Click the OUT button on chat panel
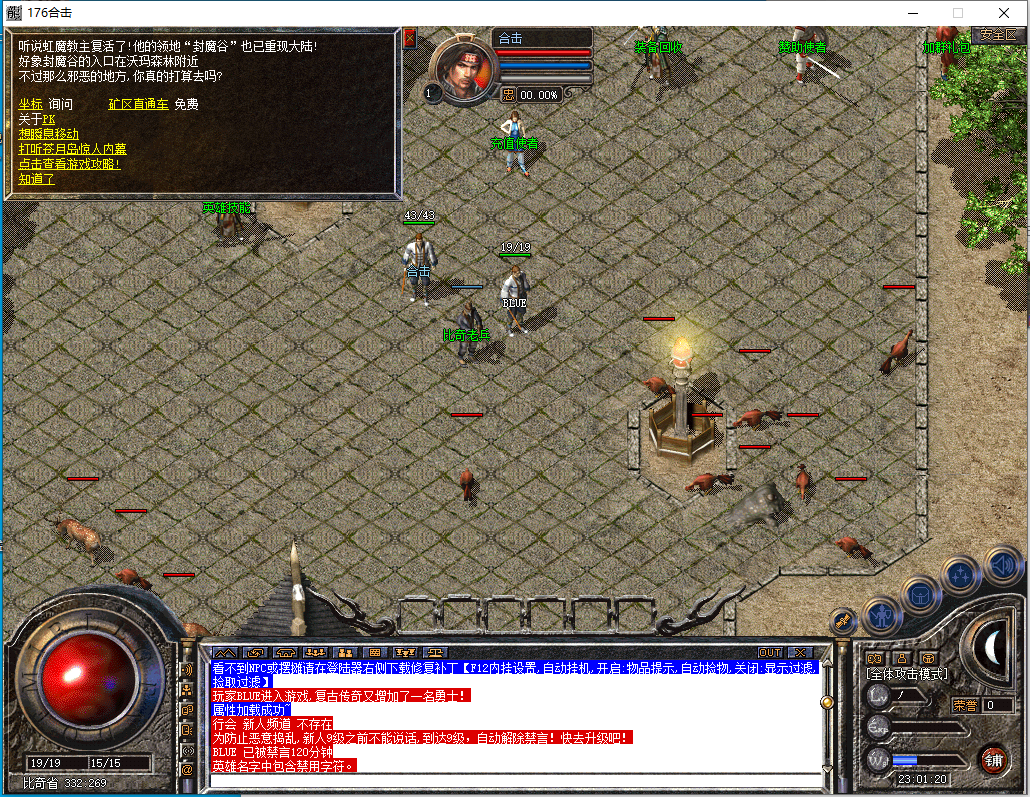 point(769,653)
